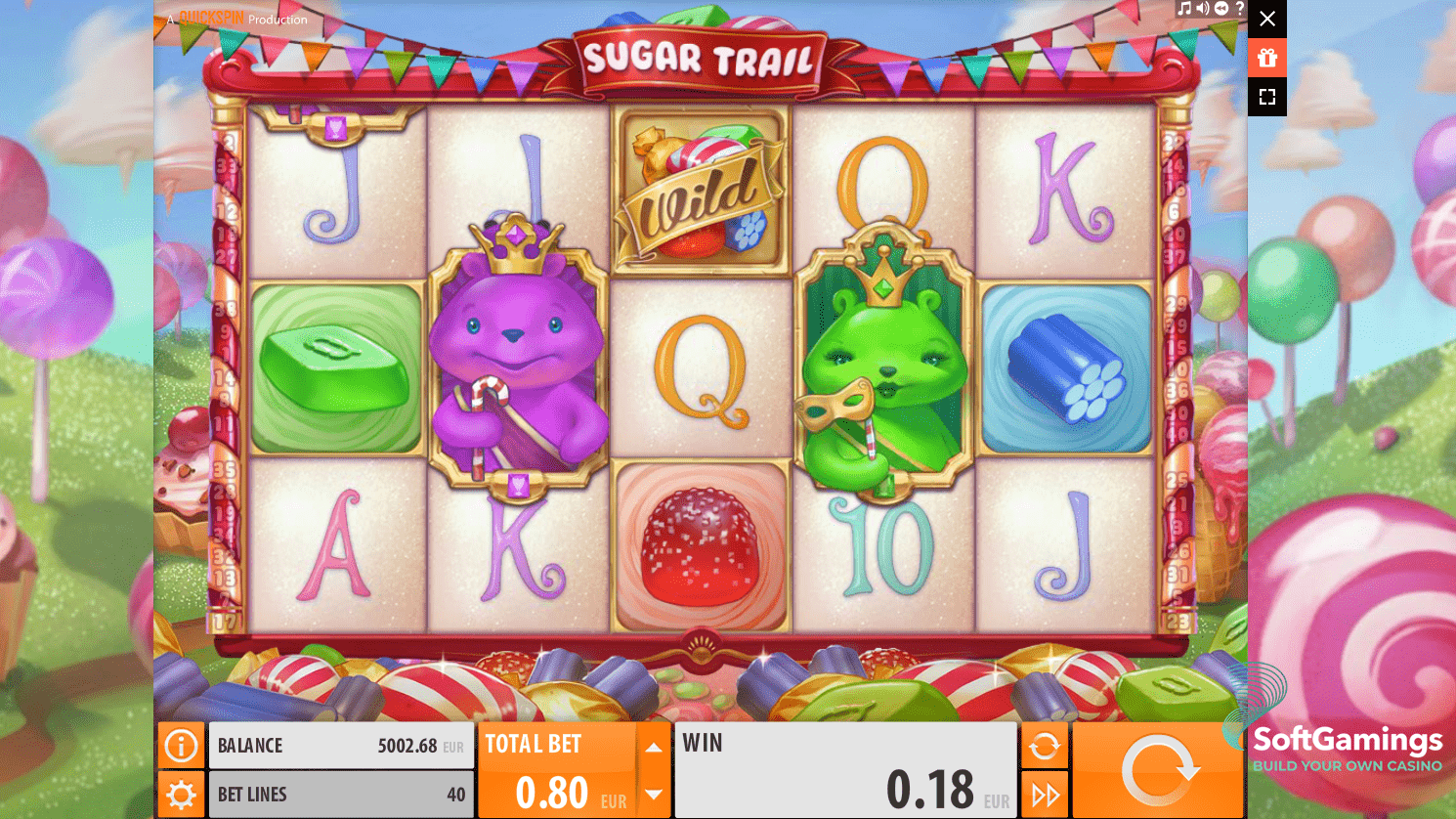1456x819 pixels.
Task: Open the gift box bonus panel
Action: 1267,58
